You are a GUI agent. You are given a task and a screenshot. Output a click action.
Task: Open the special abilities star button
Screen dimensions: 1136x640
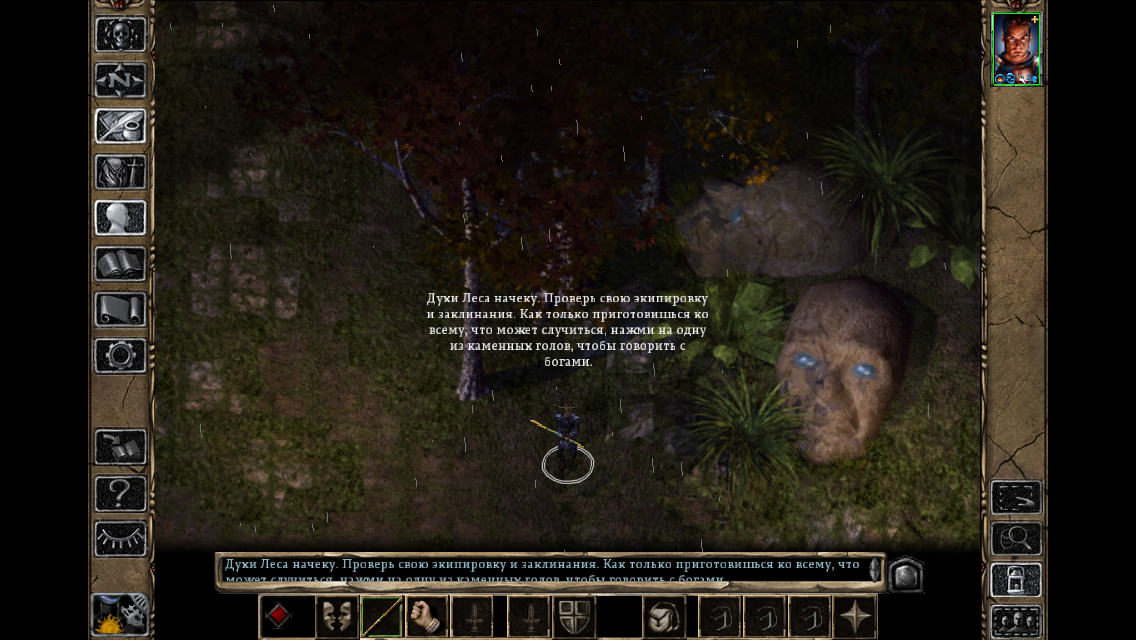(x=855, y=616)
